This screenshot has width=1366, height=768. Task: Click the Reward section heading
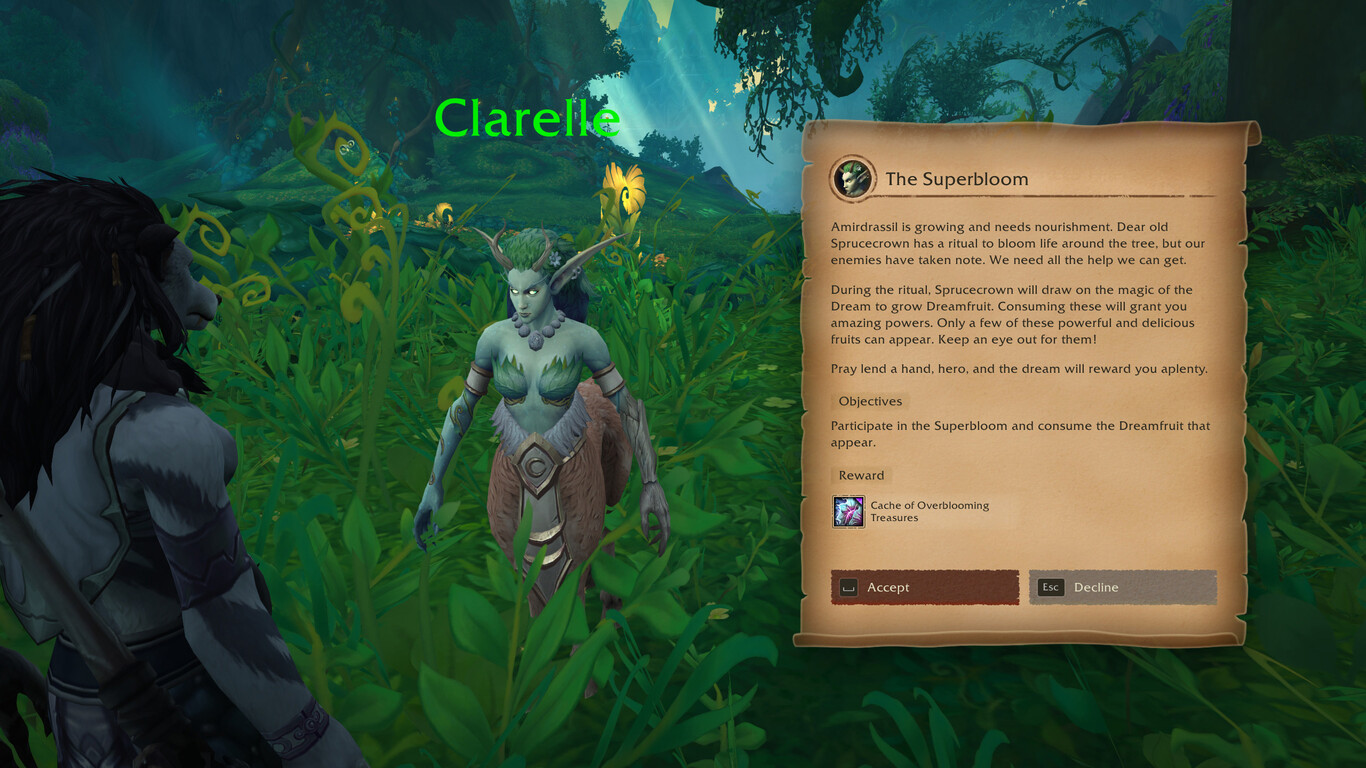coord(860,475)
